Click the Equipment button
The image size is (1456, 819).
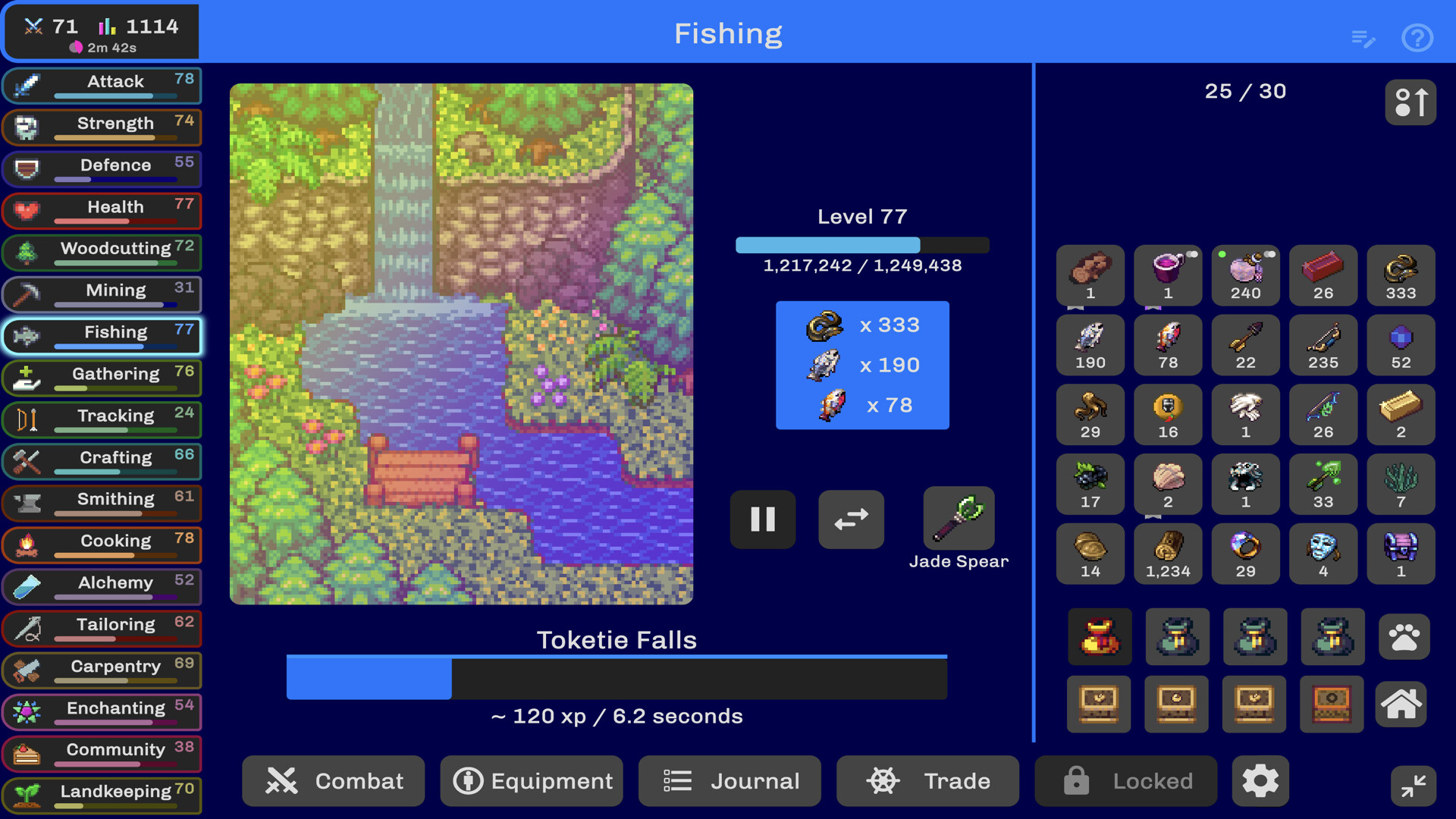coord(531,781)
